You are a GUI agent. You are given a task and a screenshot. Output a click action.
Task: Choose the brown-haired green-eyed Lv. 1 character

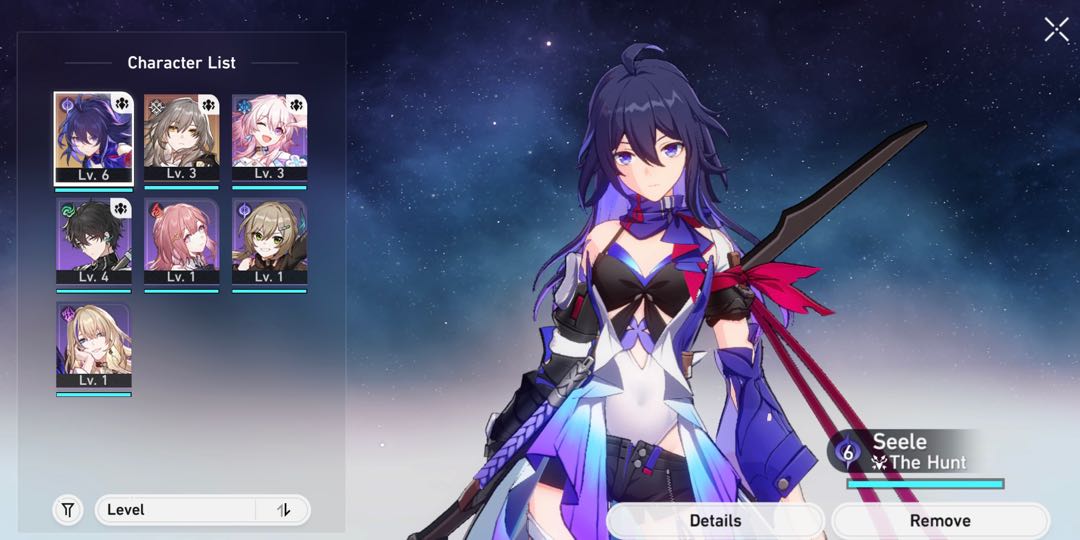tap(269, 242)
